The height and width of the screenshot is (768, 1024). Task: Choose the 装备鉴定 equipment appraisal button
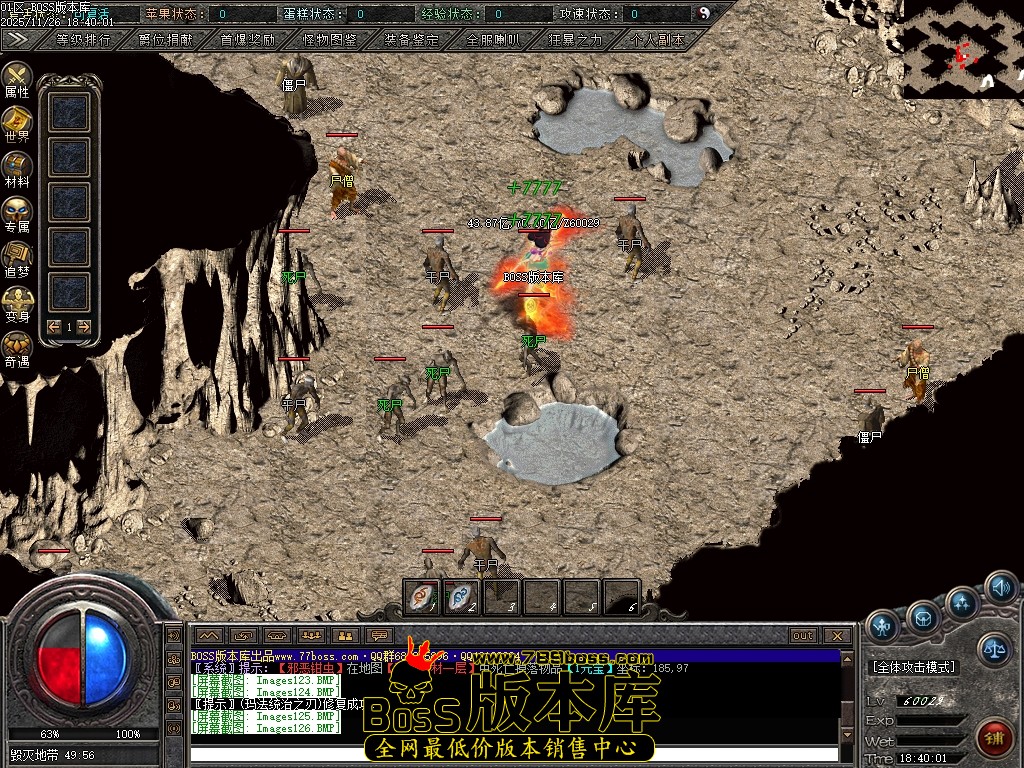pos(411,41)
